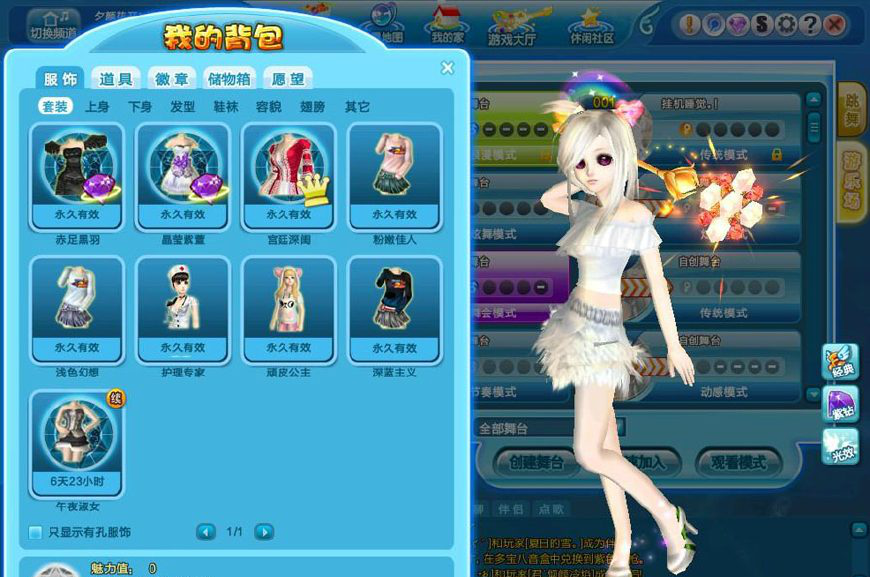Go to the next backpack page
This screenshot has height=577, width=870.
264,532
